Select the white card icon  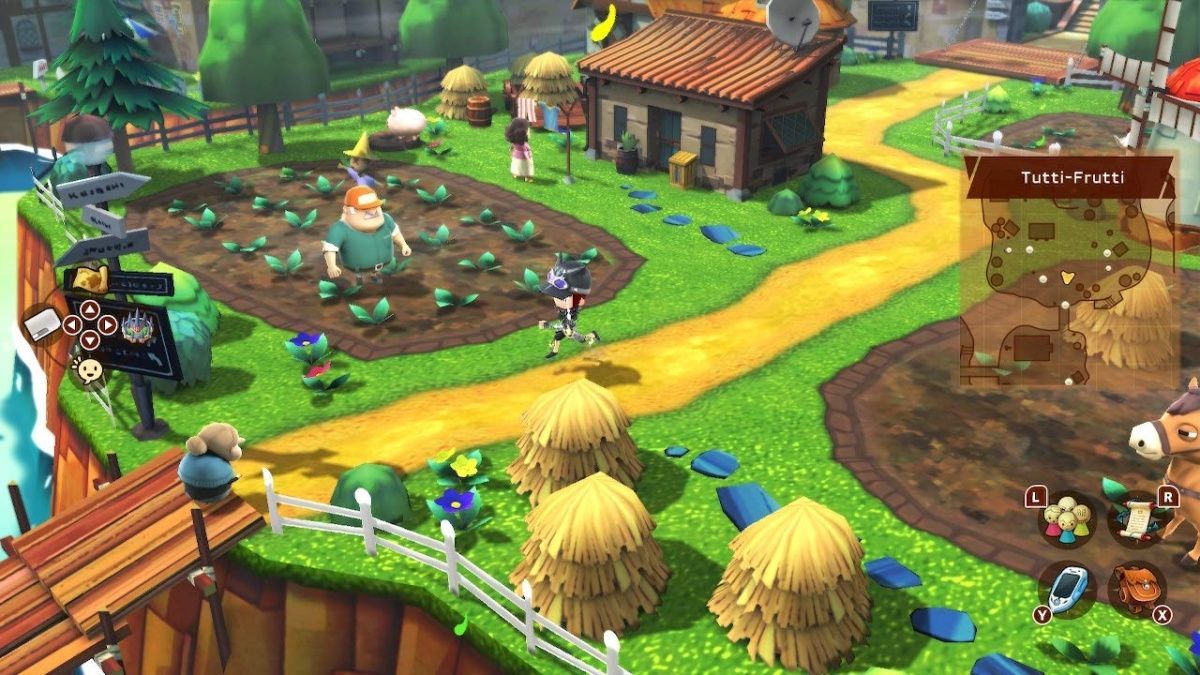click(45, 326)
